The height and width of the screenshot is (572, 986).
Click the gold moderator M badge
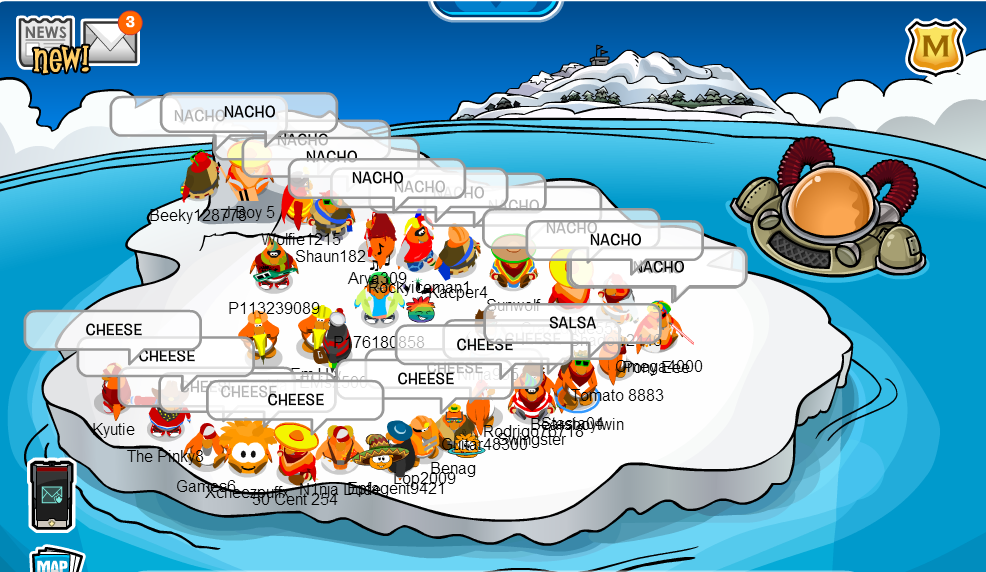pyautogui.click(x=935, y=46)
